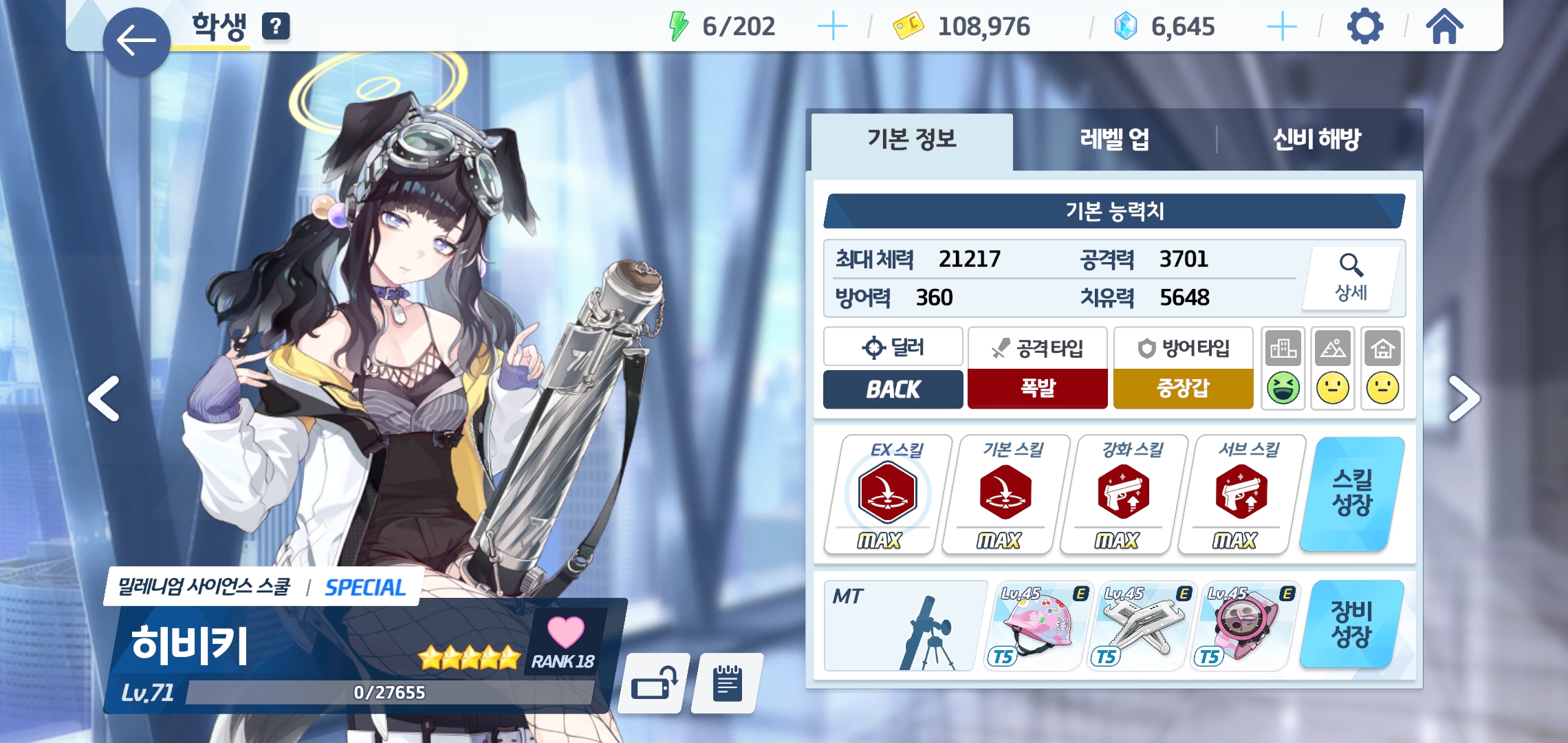This screenshot has height=743, width=1568.
Task: Select the 서브 스킬 icon
Action: [x=1241, y=493]
